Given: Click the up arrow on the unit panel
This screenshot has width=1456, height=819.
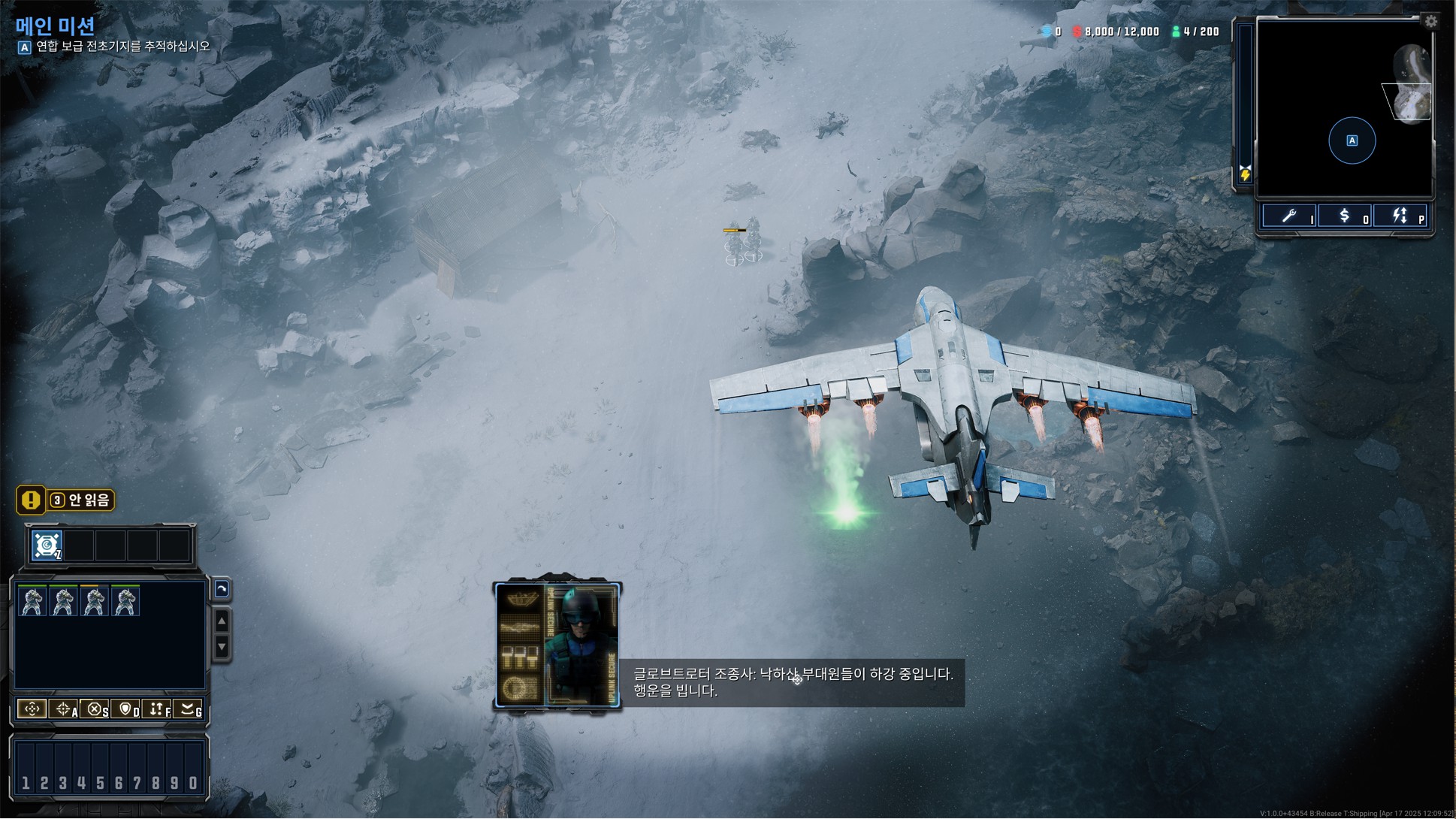Looking at the screenshot, I should (x=222, y=621).
